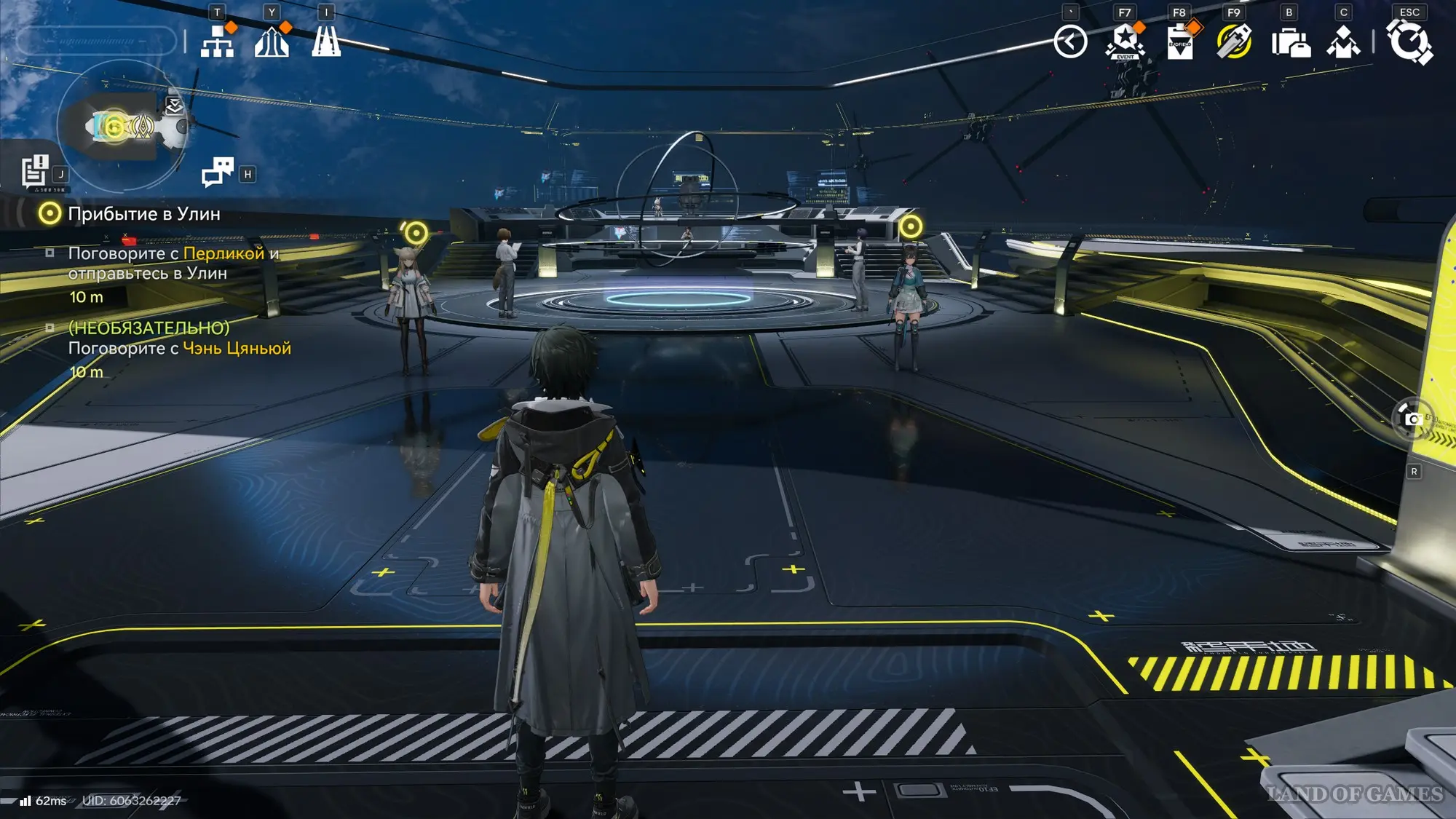
Task: Open the network hierarchy icon in the top bar
Action: tap(217, 41)
